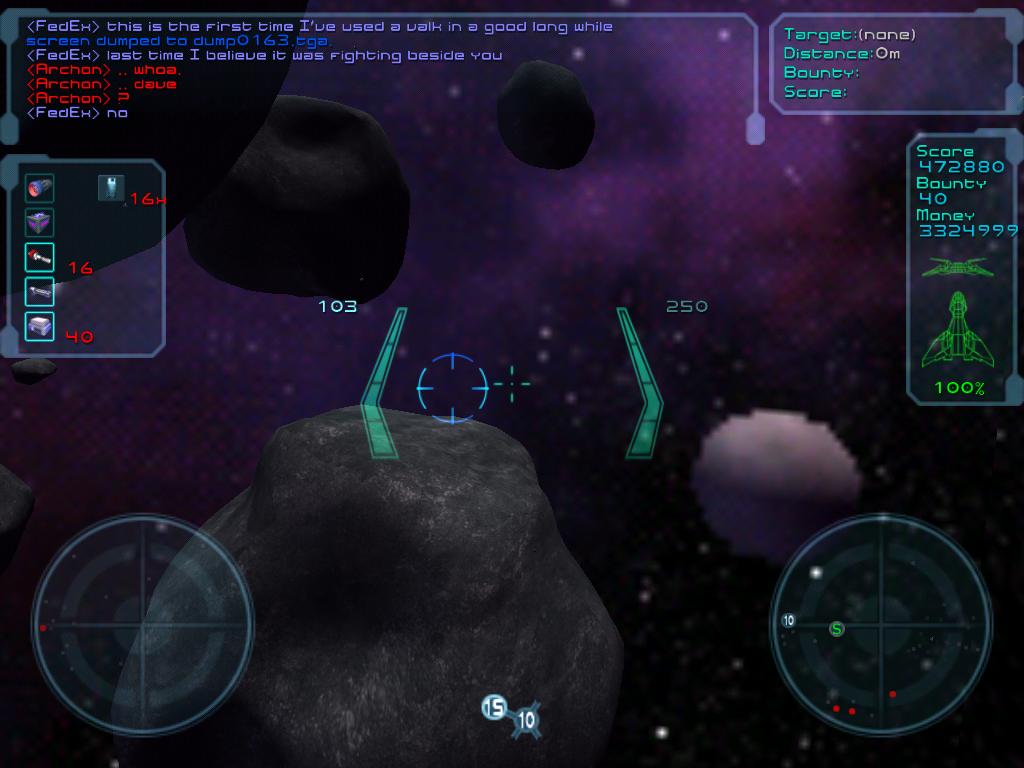Click the rear radar with green S marker
The image size is (1024, 768).
click(881, 625)
